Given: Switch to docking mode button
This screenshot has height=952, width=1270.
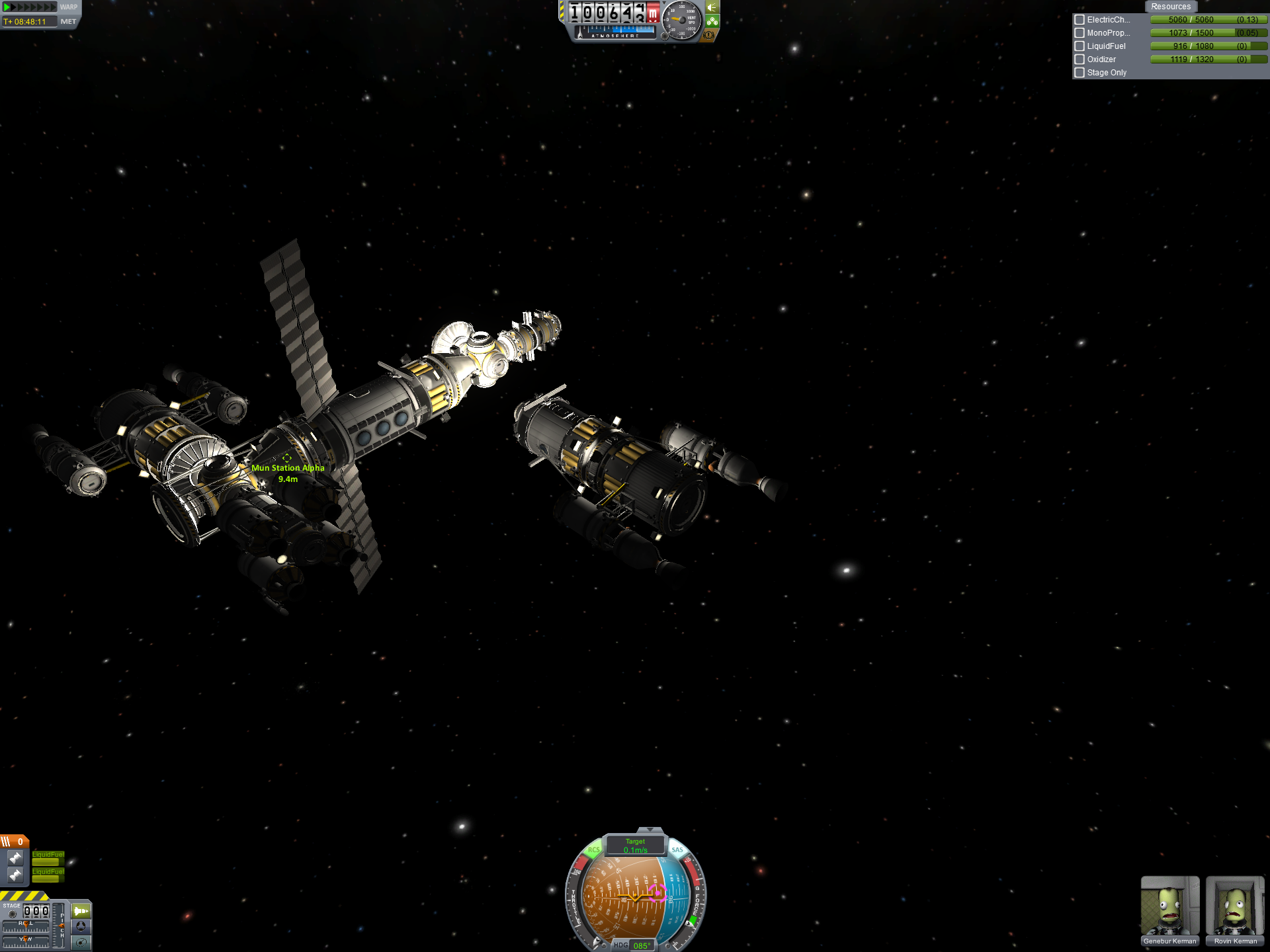Looking at the screenshot, I should 81,927.
